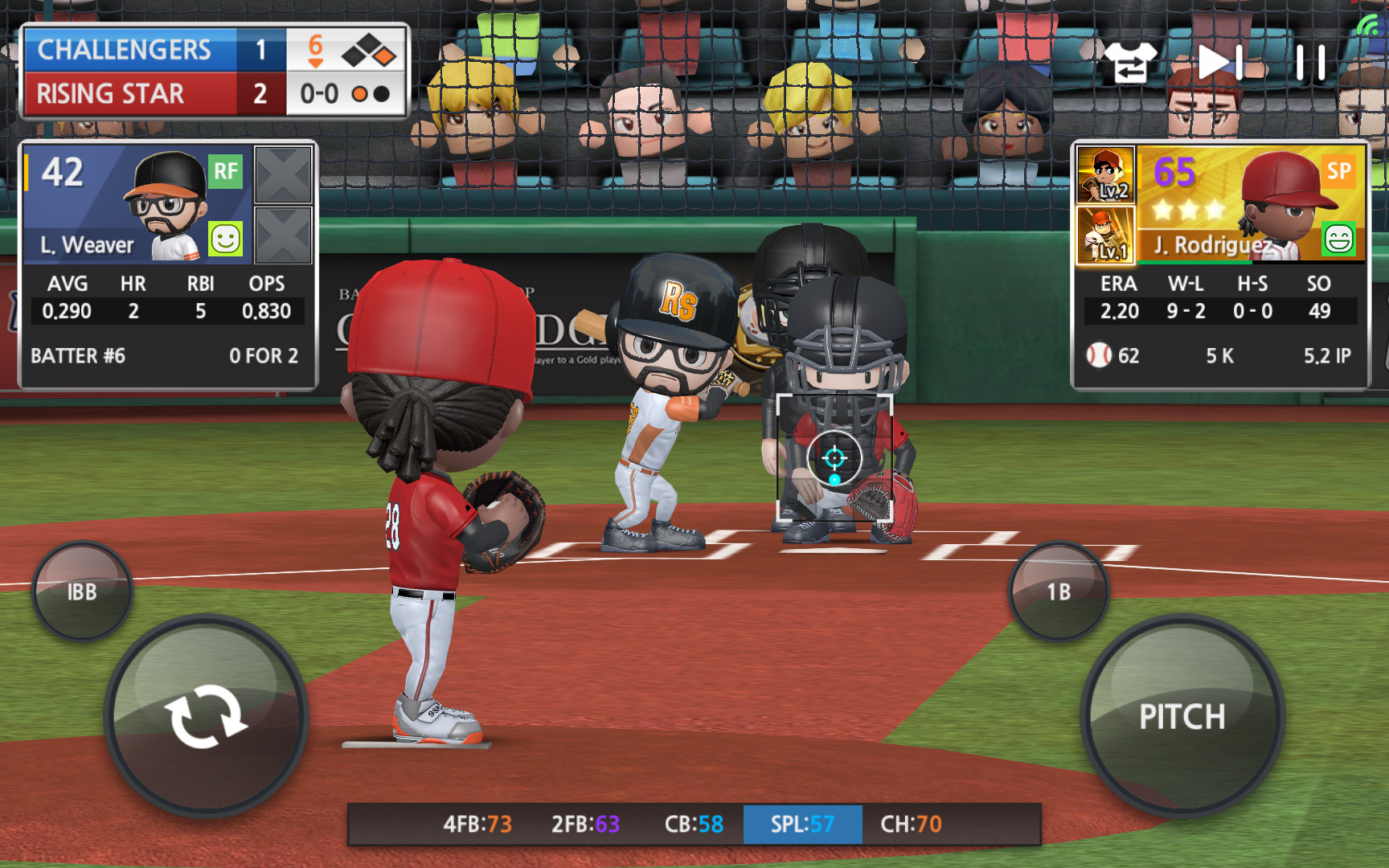The height and width of the screenshot is (868, 1389).
Task: Choose the 2FB:63 pitch
Action: [585, 824]
